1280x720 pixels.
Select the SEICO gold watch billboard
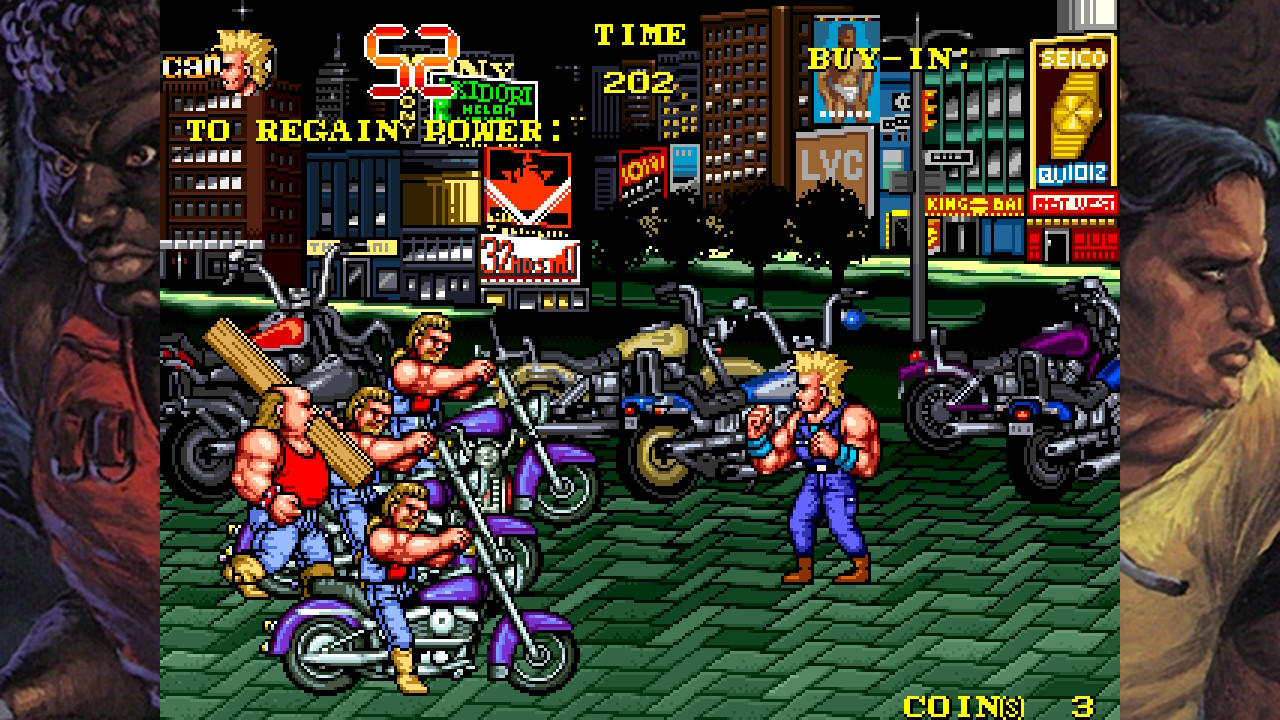click(1072, 110)
